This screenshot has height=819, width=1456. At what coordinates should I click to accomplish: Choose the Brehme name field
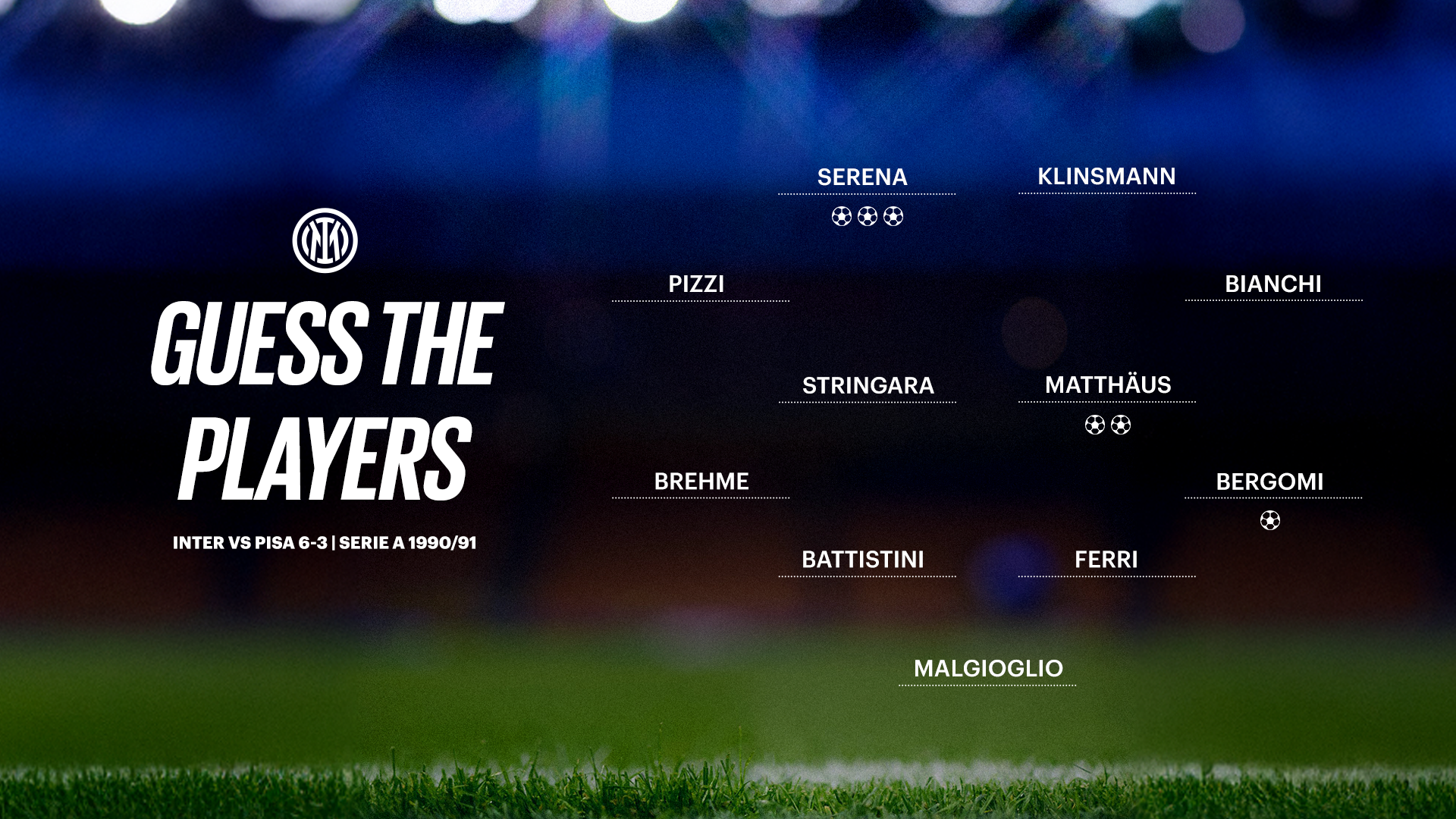tap(701, 482)
